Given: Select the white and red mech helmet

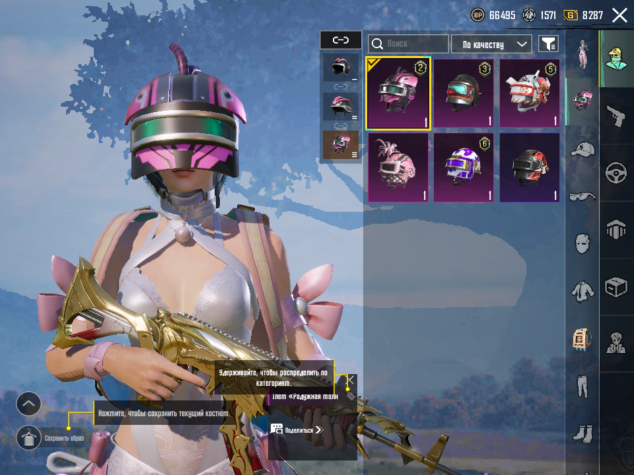Looking at the screenshot, I should pos(529,94).
